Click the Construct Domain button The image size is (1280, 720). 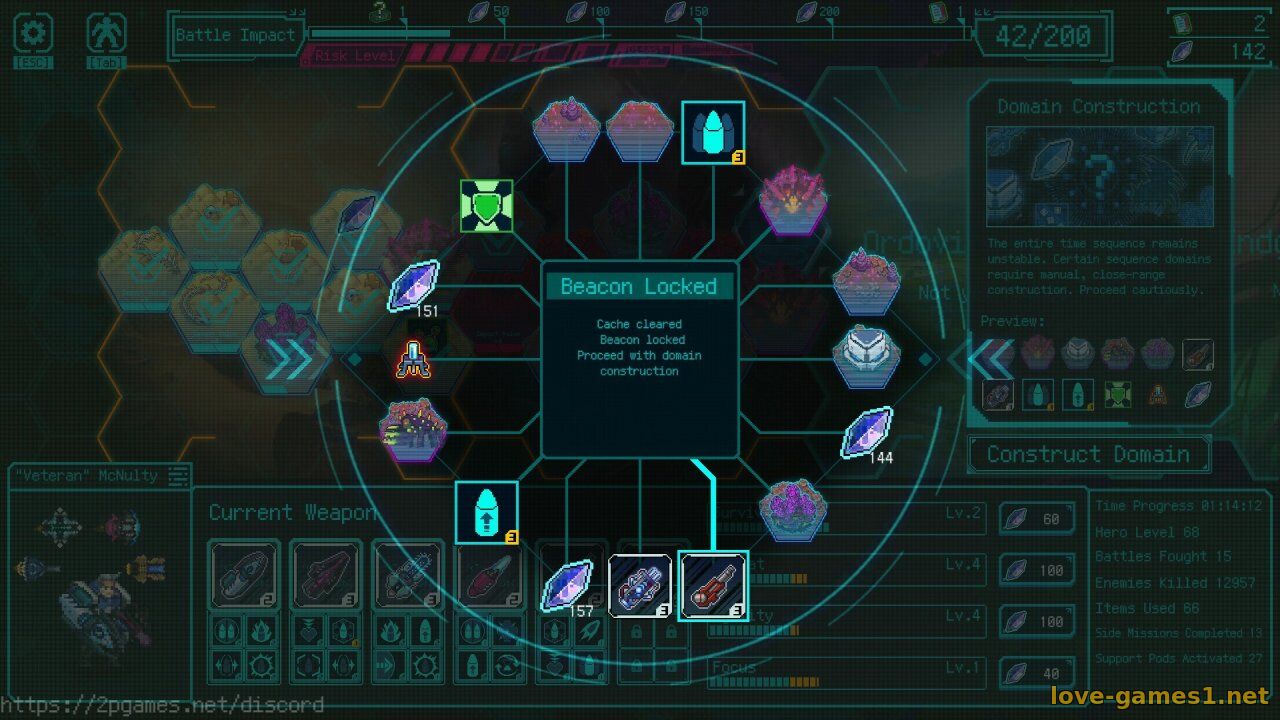[x=1088, y=454]
